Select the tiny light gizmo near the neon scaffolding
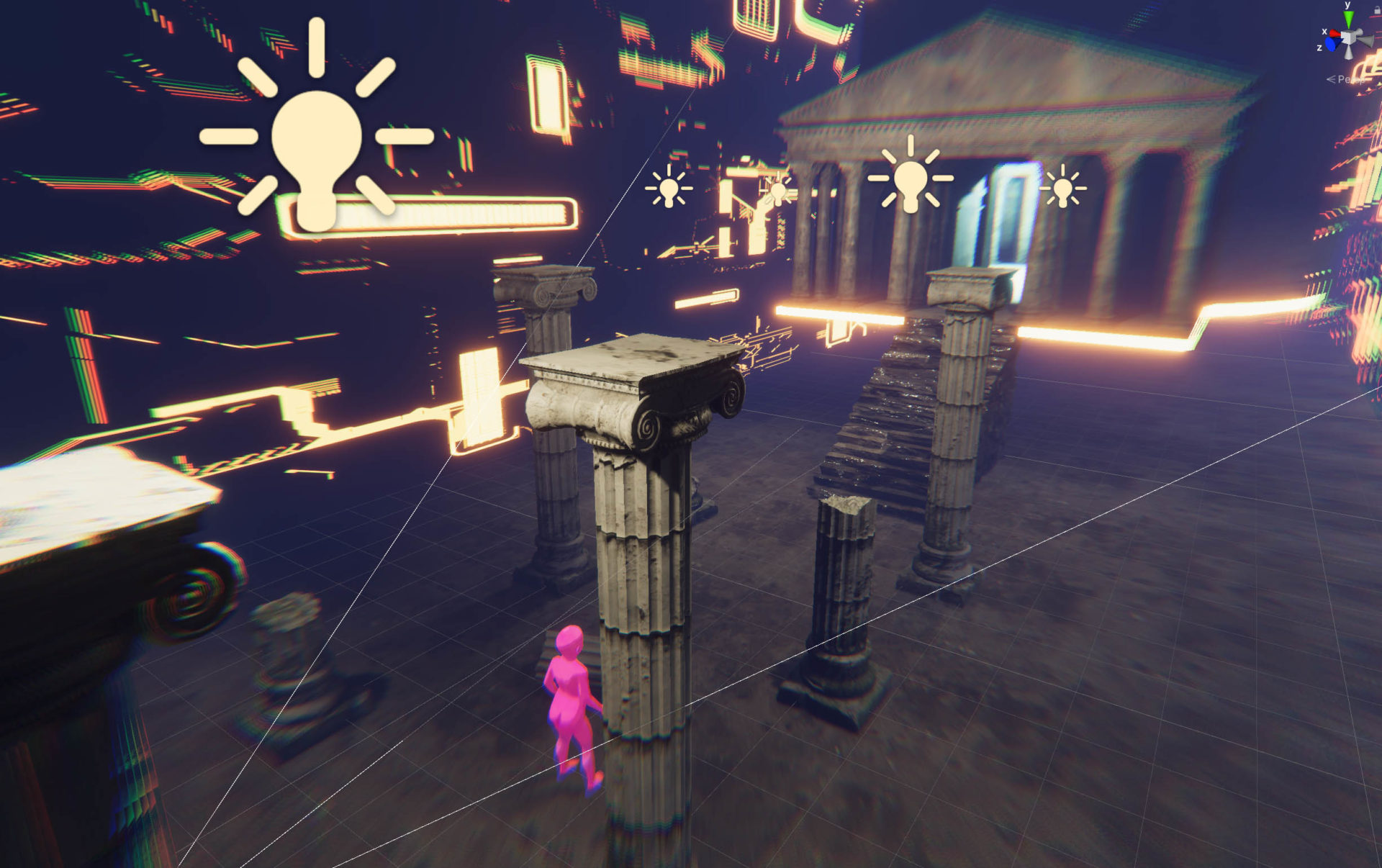1382x868 pixels. [x=780, y=191]
